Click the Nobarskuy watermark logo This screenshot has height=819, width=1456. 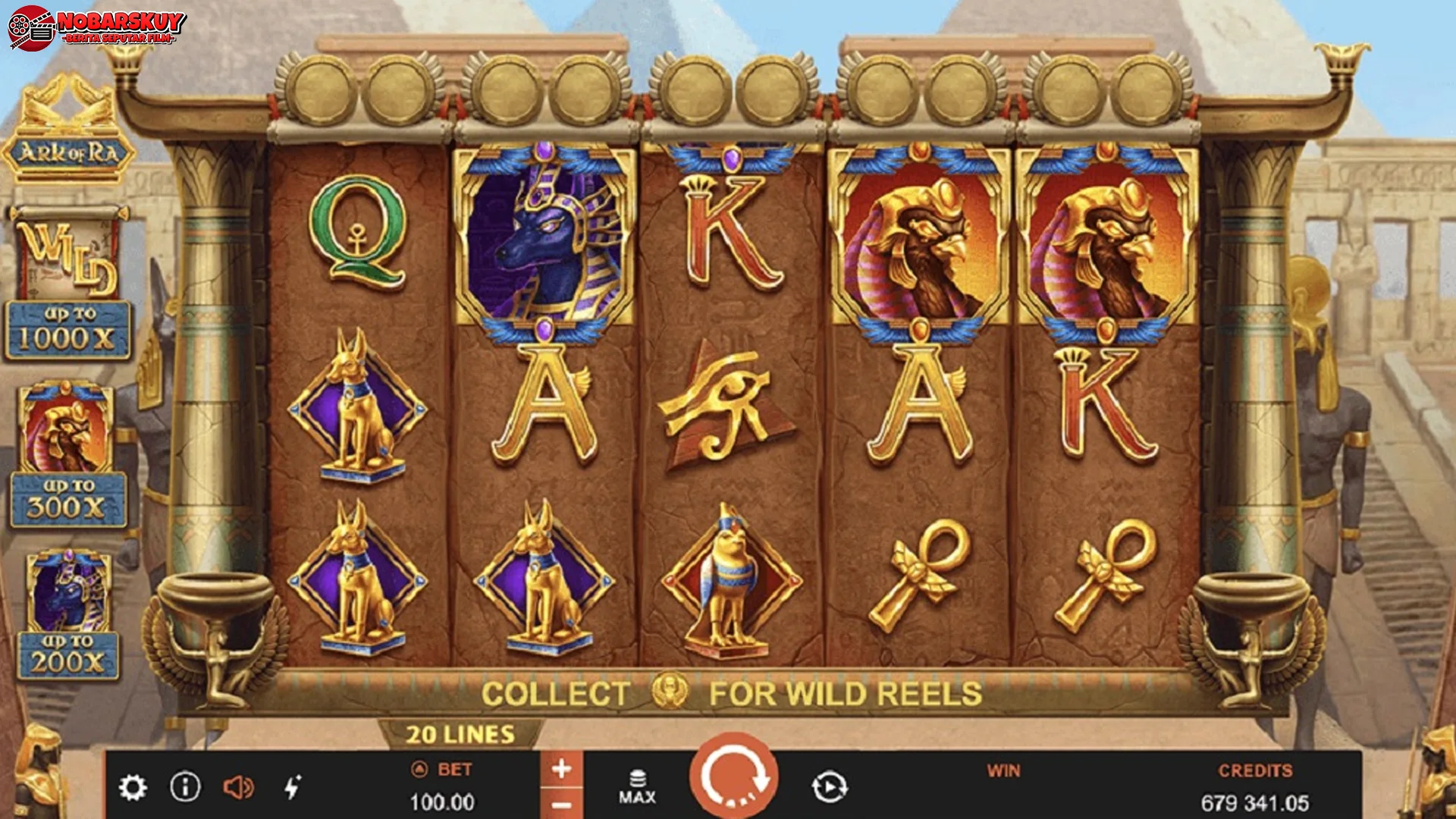coord(97,27)
